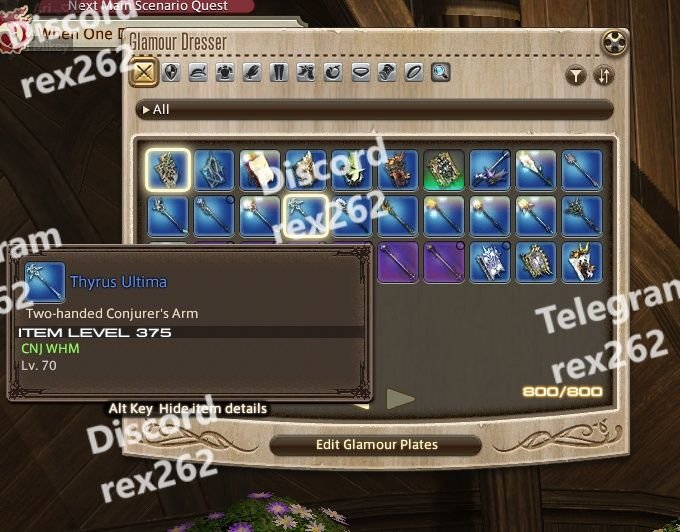The width and height of the screenshot is (680, 532).
Task: Close the Glamour Dresser window
Action: tap(615, 44)
